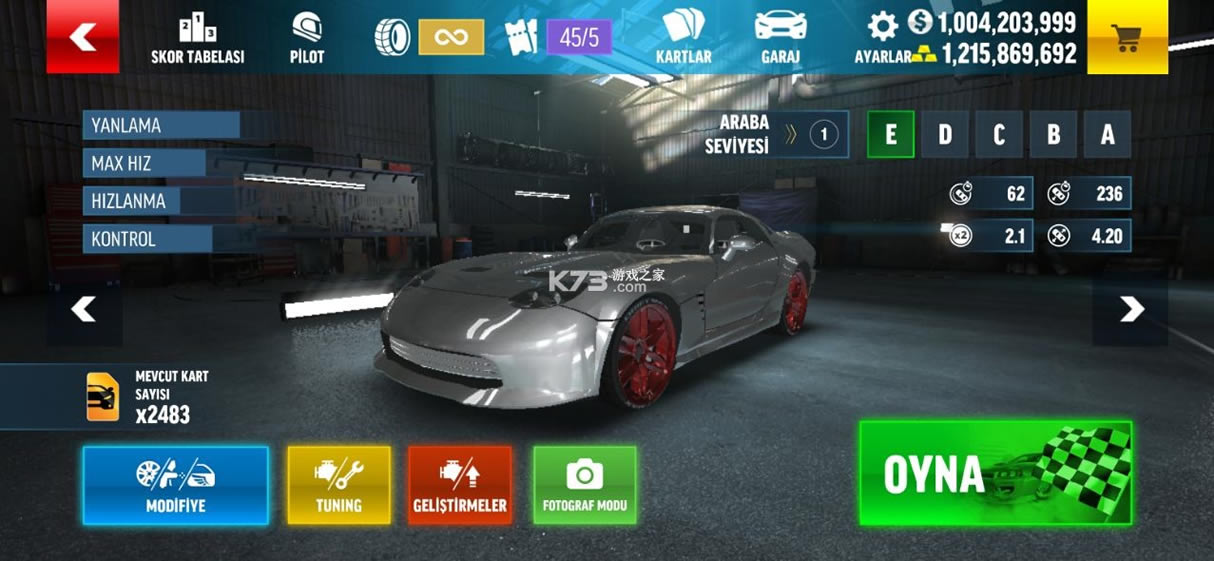The image size is (1214, 561).
Task: Switch to car class A
Action: tap(1106, 135)
